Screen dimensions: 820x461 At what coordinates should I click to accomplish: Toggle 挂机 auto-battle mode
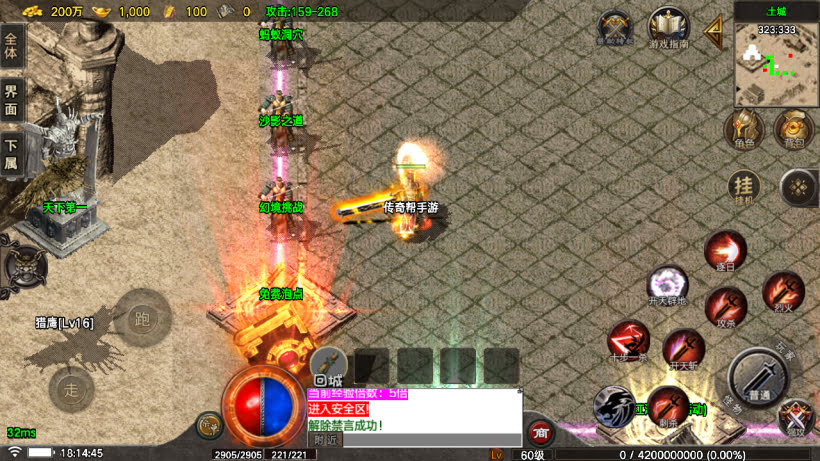(x=743, y=187)
